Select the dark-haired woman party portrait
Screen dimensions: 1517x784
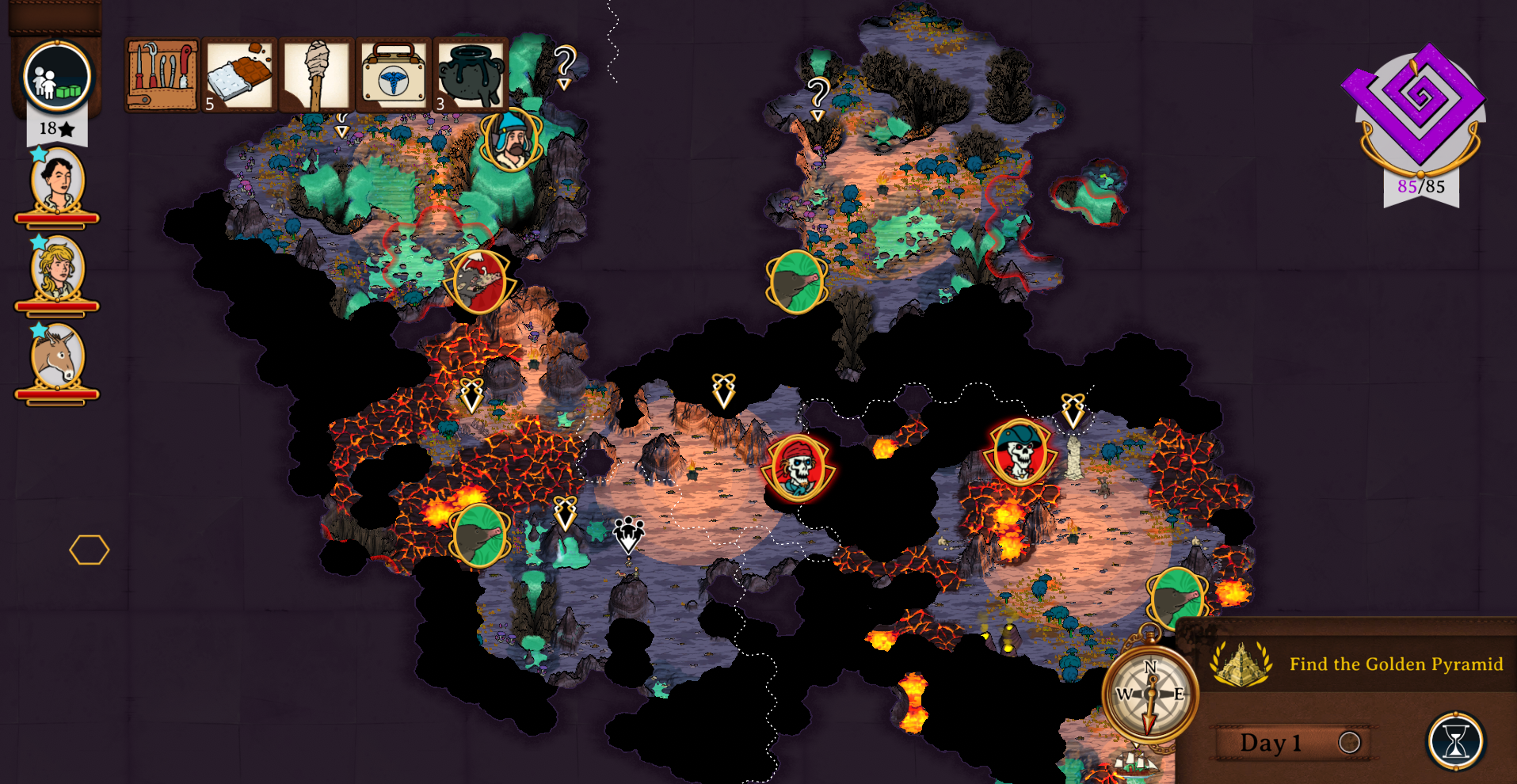tap(57, 182)
